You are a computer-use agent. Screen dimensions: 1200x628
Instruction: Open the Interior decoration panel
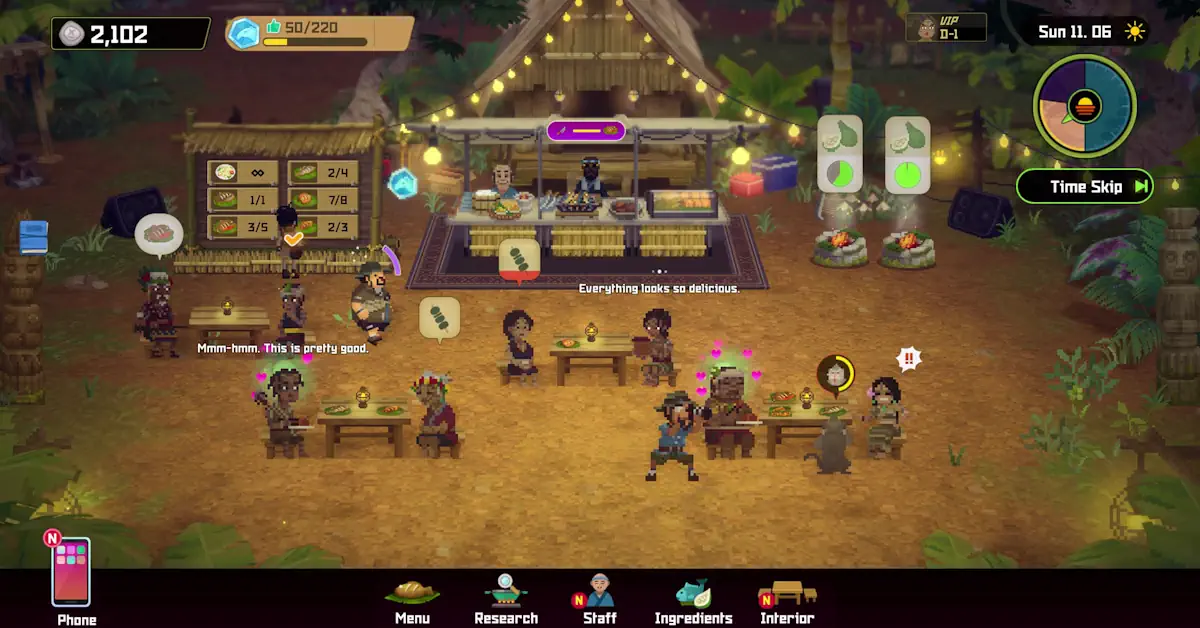[x=787, y=598]
